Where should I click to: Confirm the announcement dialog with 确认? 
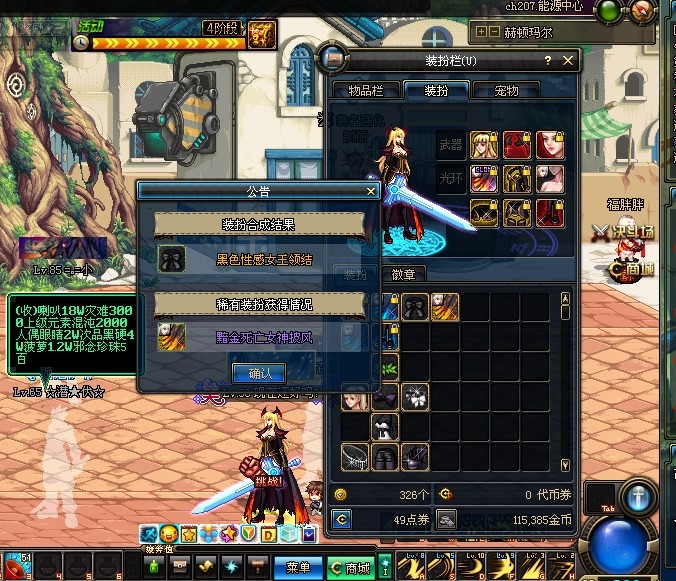[259, 373]
